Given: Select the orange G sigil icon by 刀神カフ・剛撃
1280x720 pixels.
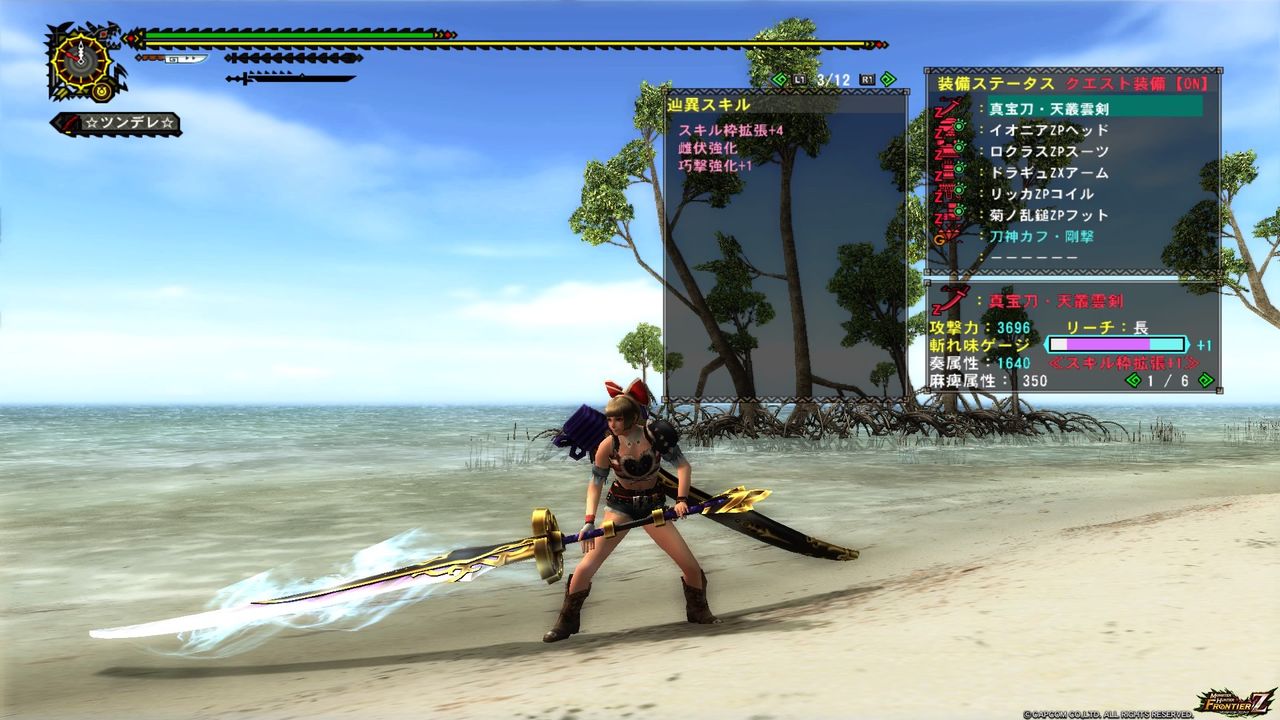Looking at the screenshot, I should coord(941,238).
